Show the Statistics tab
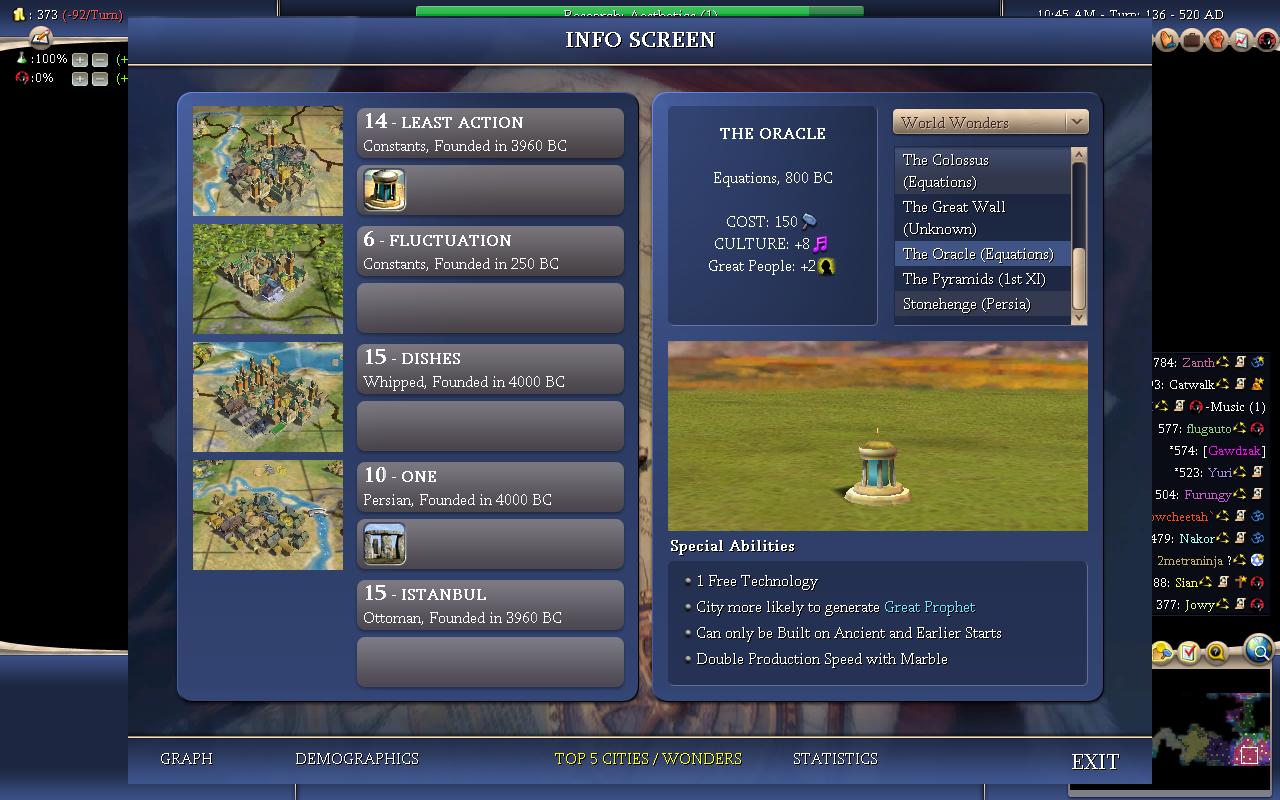Screen dimensions: 1280x800 coord(835,759)
